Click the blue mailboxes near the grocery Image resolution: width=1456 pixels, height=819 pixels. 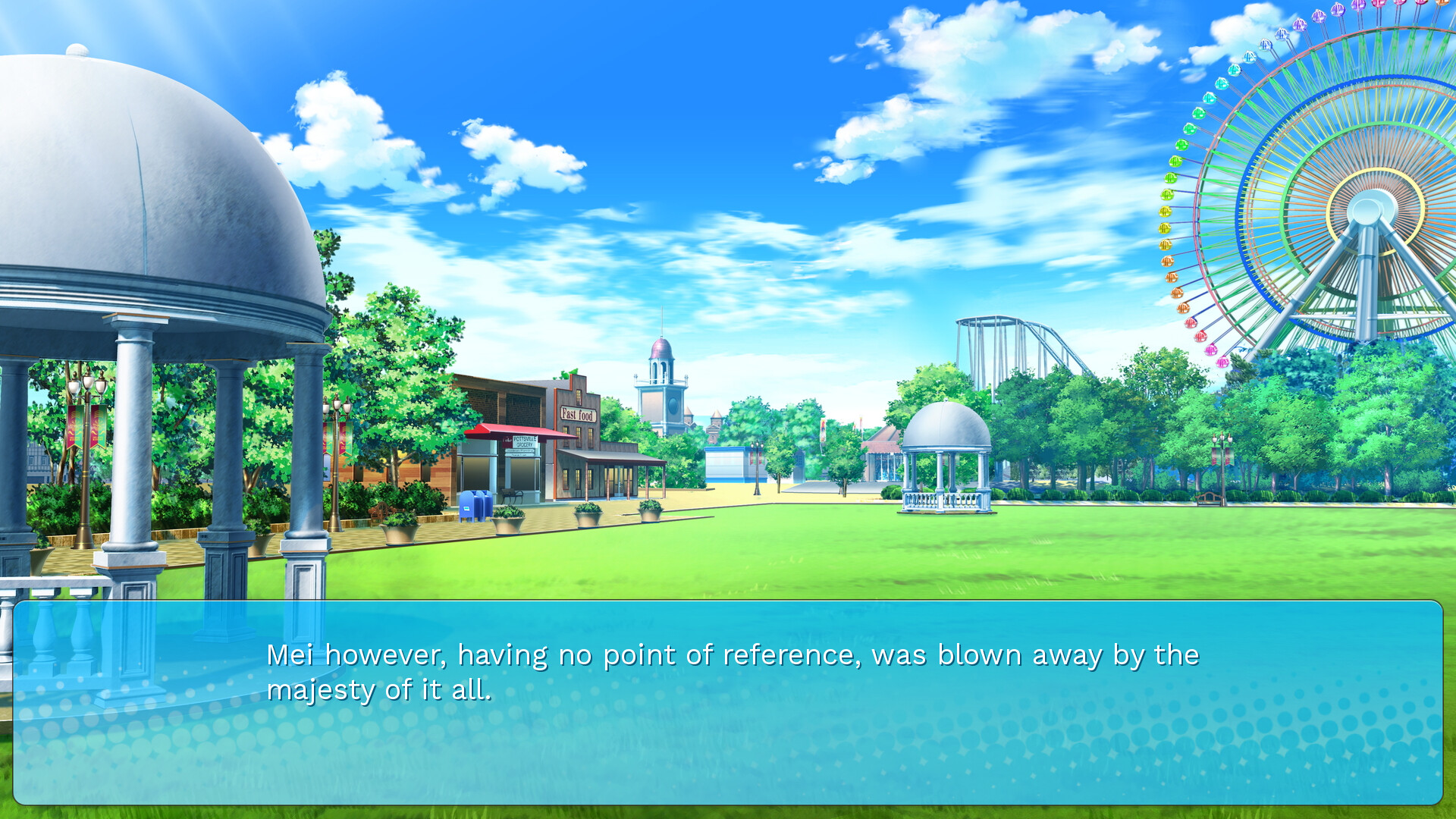[475, 508]
